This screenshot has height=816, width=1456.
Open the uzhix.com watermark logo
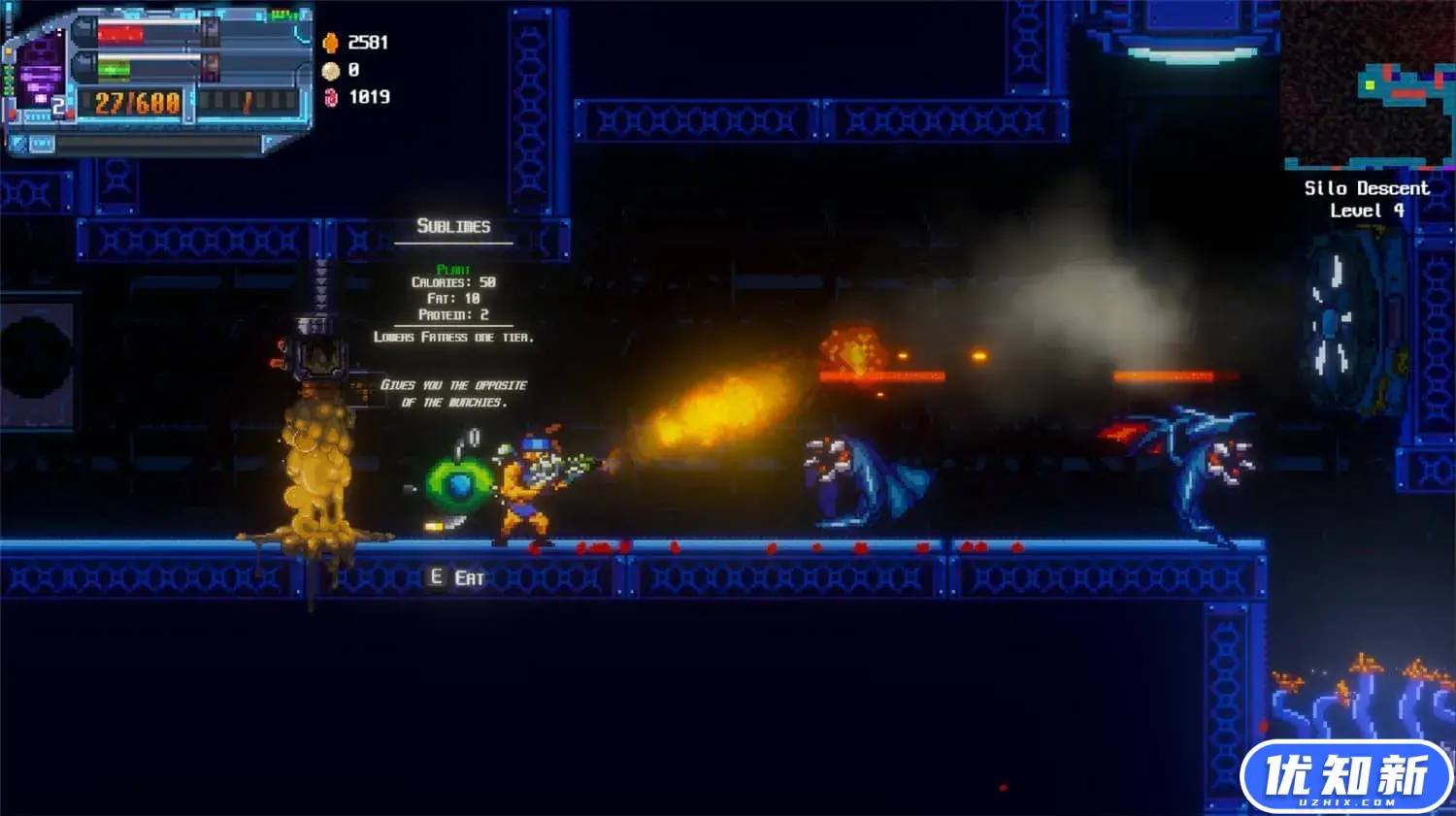coord(1346,776)
